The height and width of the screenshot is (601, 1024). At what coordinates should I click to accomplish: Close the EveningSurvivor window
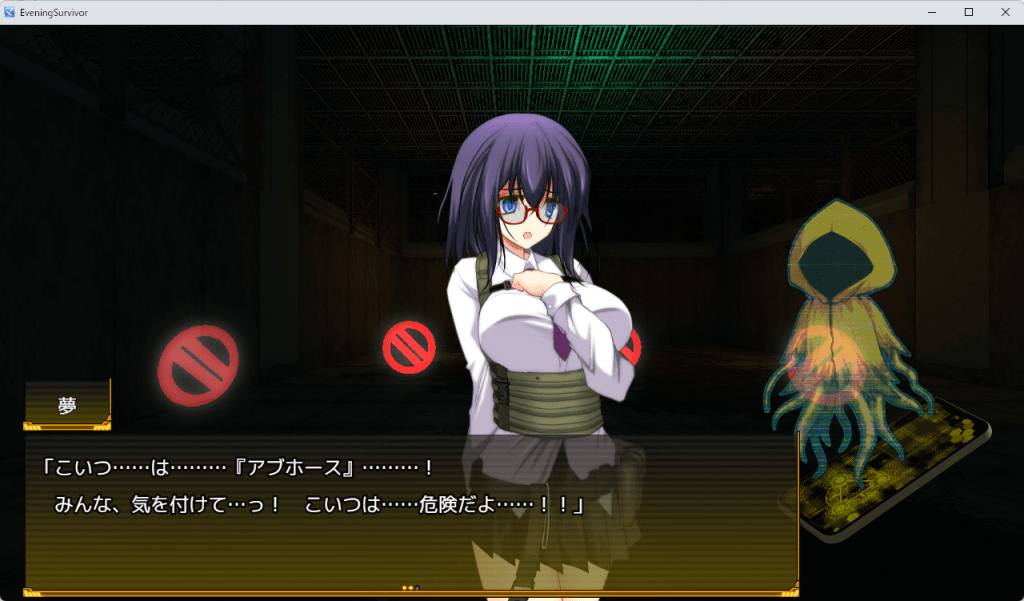tap(1004, 12)
